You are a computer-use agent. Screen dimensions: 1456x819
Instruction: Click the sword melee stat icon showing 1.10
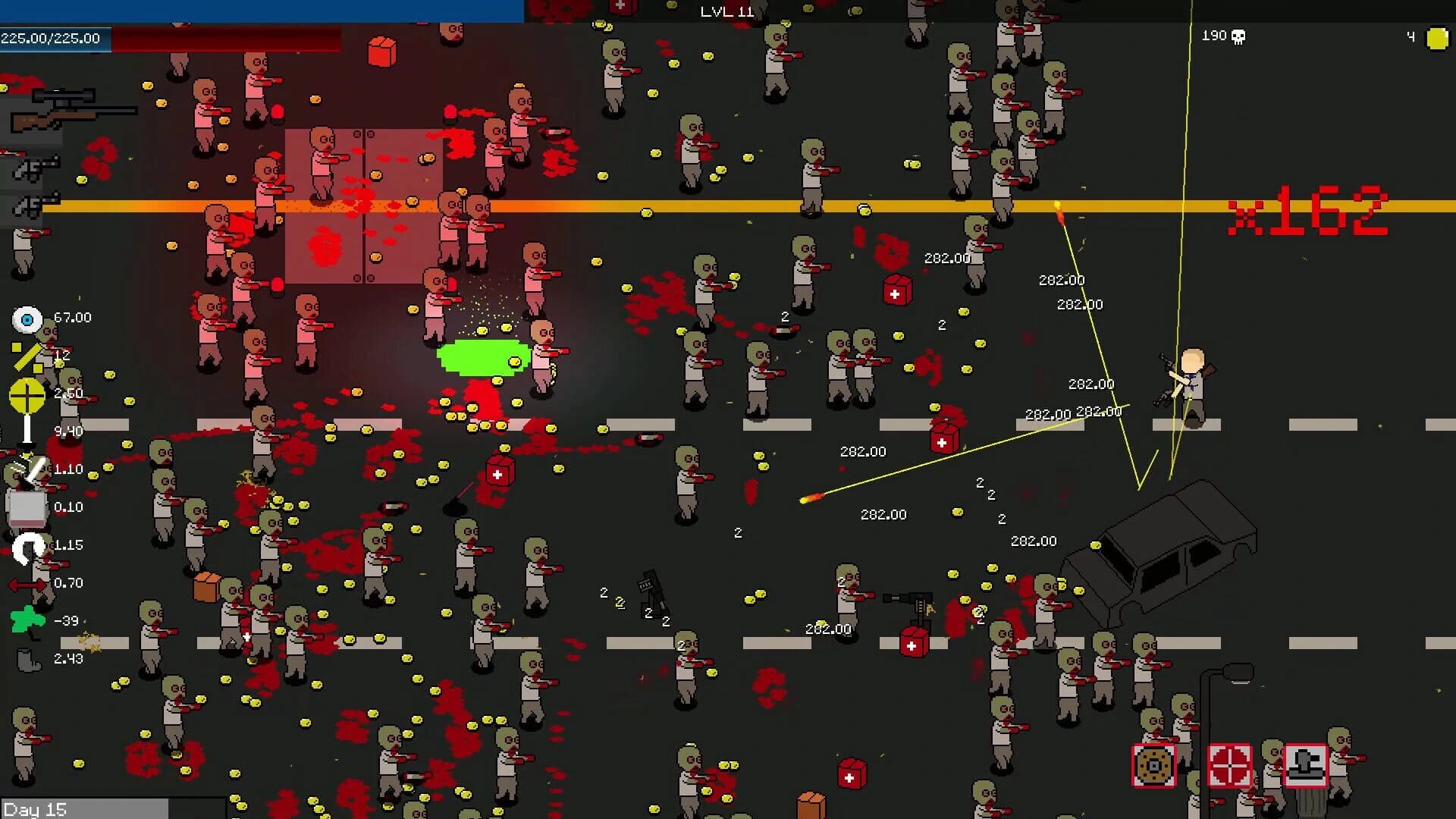pos(32,470)
